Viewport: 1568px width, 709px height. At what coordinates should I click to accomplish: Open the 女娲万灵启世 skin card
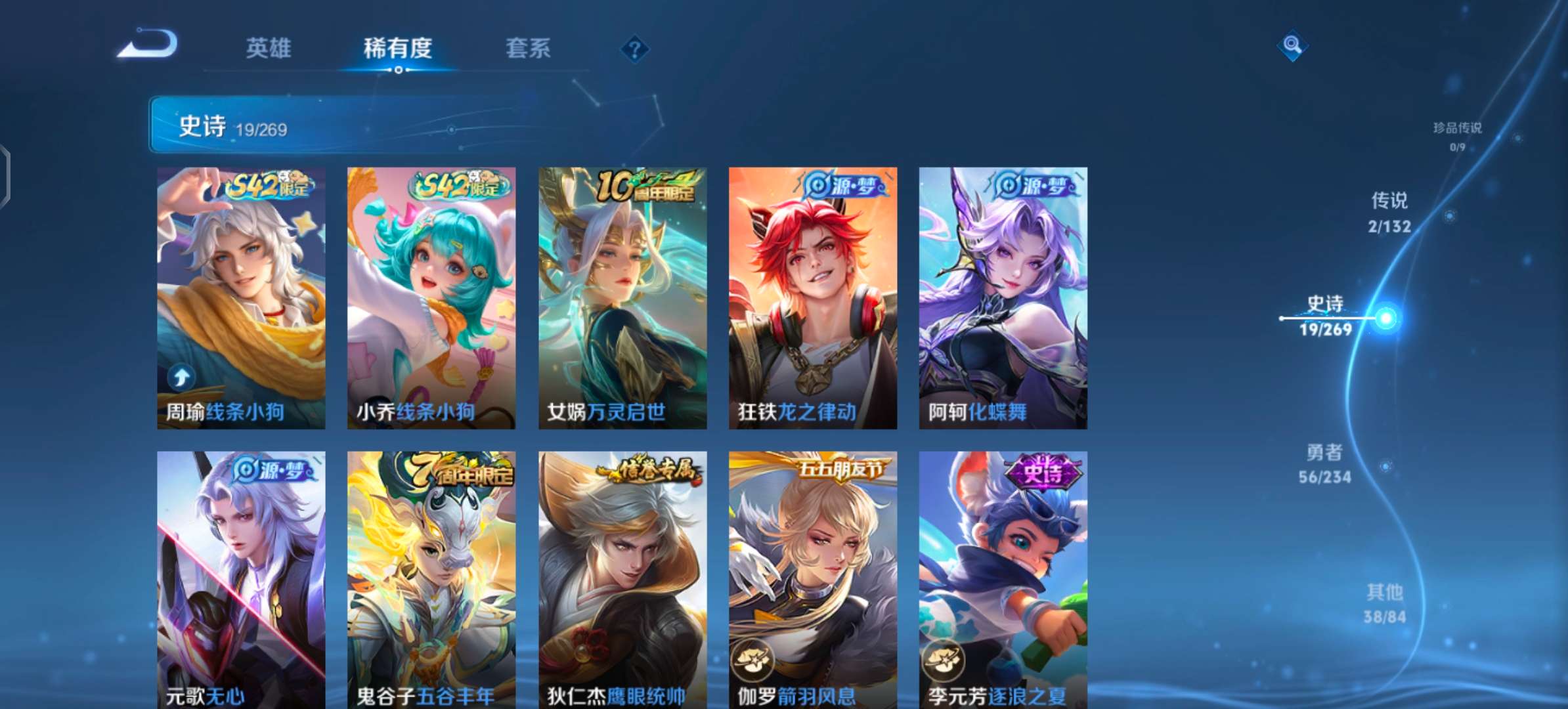[622, 295]
